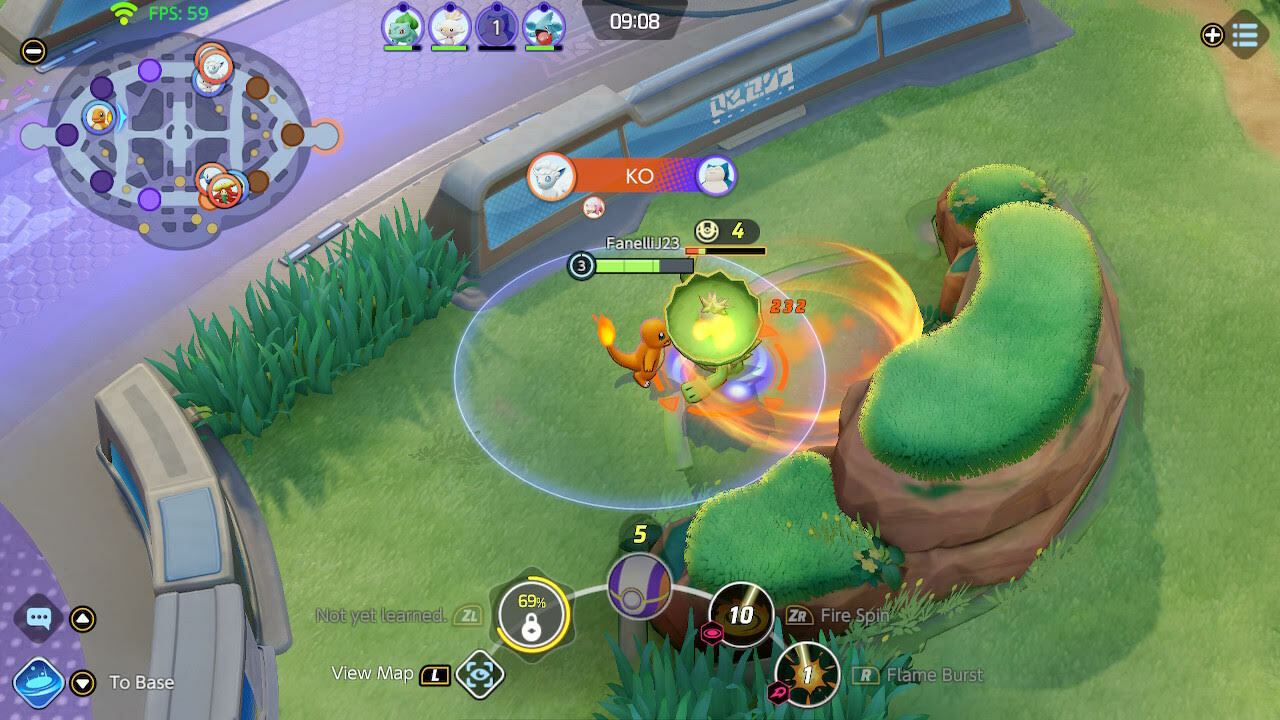Activate the Fire Spin move
The height and width of the screenshot is (720, 1280).
coord(741,614)
